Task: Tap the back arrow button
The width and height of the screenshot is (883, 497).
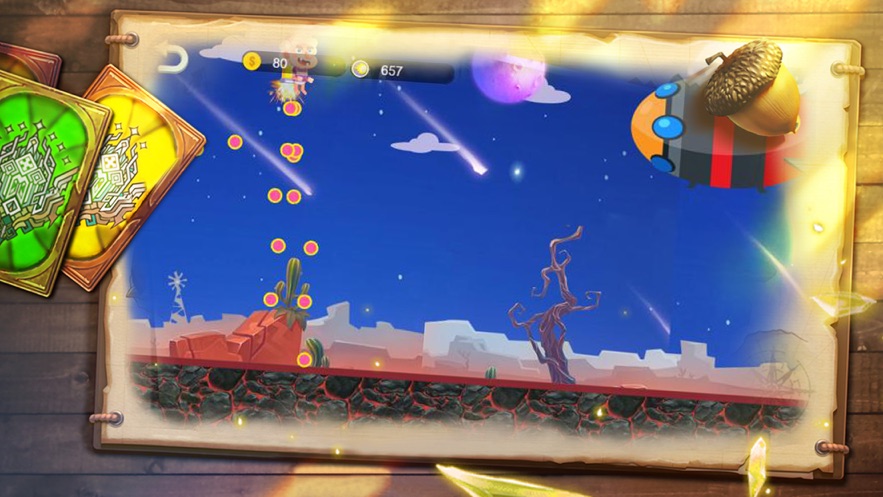Action: pyautogui.click(x=174, y=60)
